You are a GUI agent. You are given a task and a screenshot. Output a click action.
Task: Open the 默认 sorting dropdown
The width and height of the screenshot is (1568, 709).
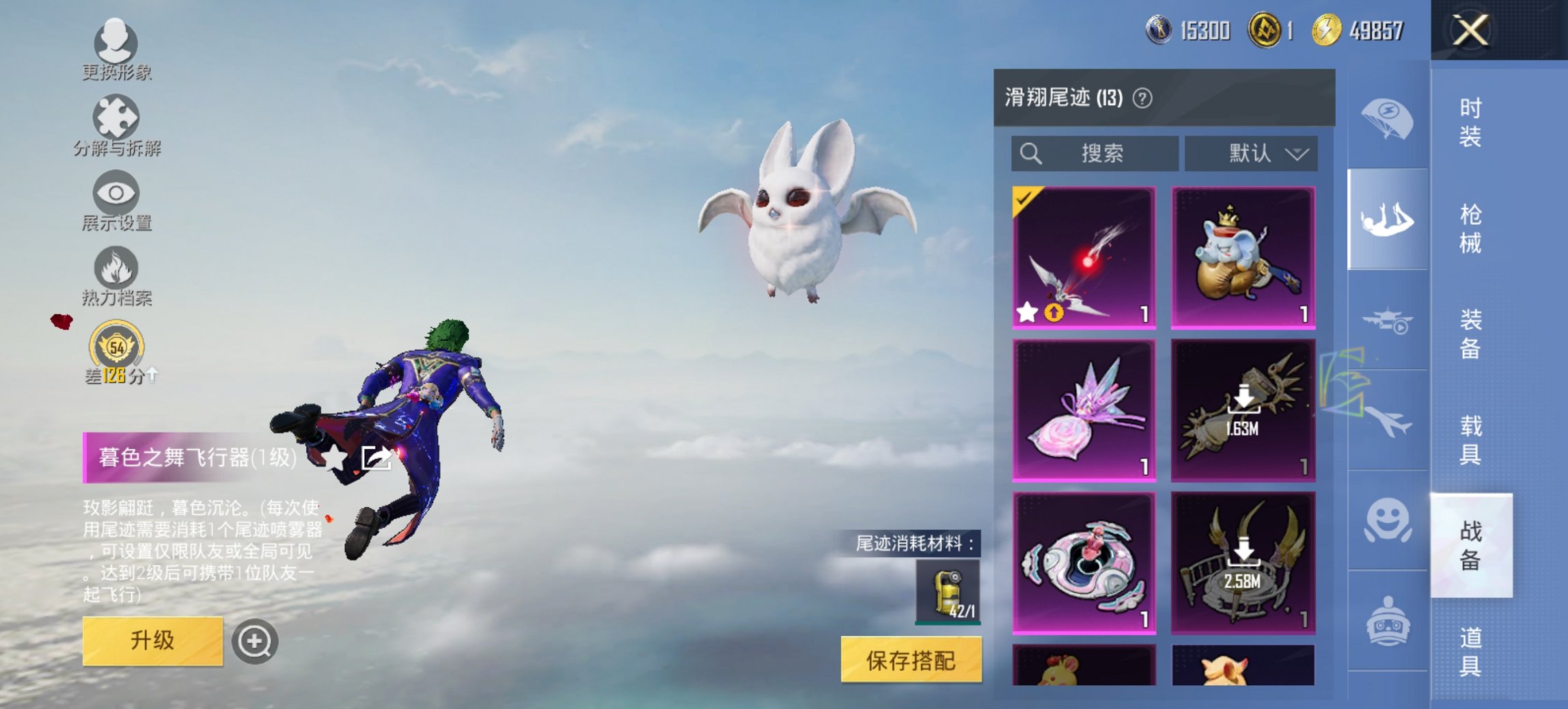1252,153
